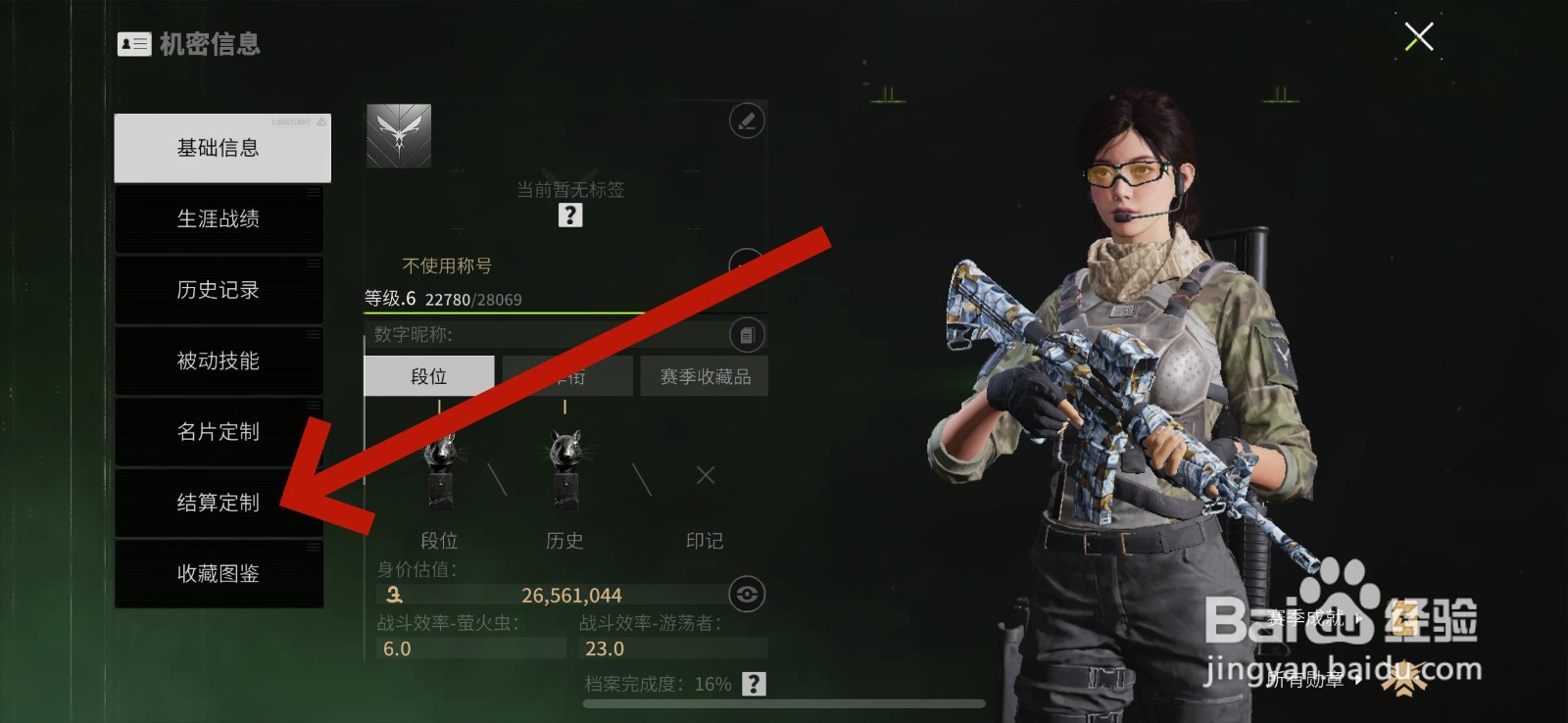Select 被动技能 in the sidebar
Viewport: 1568px width, 723px height.
(218, 361)
